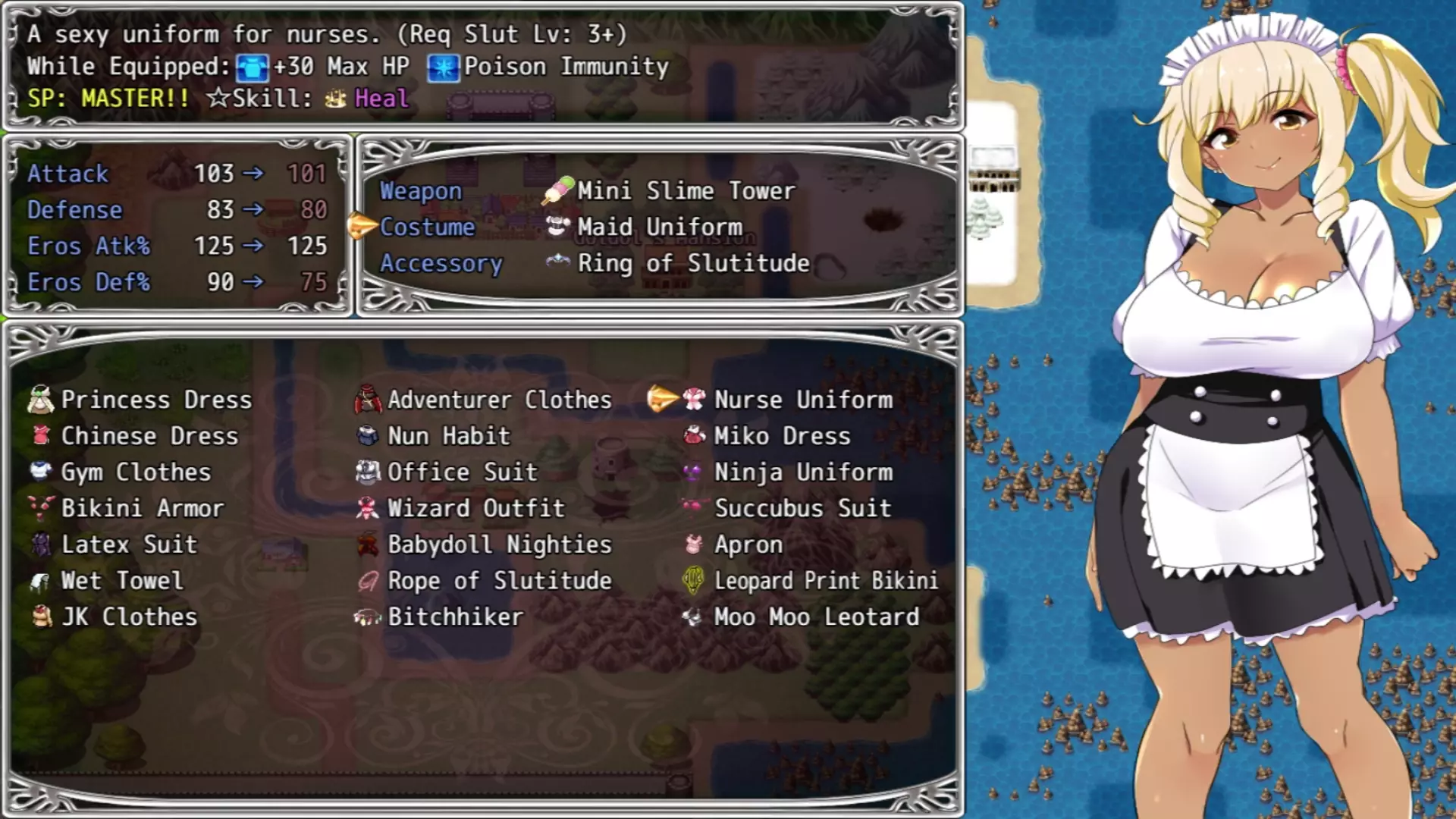
Task: Select the Chinese Dress from the list
Action: coord(149,436)
